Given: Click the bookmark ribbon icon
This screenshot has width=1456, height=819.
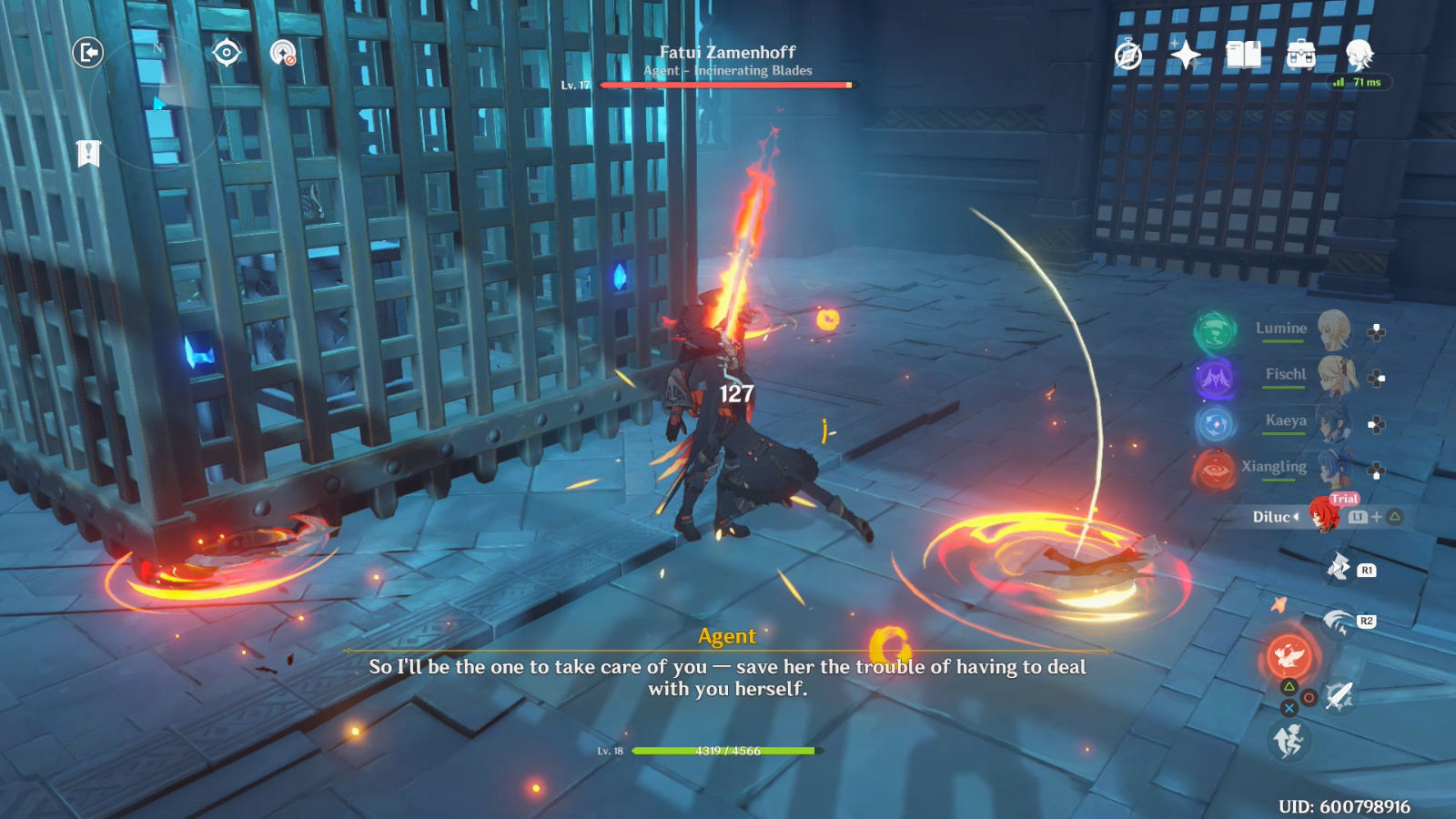Looking at the screenshot, I should (x=88, y=154).
